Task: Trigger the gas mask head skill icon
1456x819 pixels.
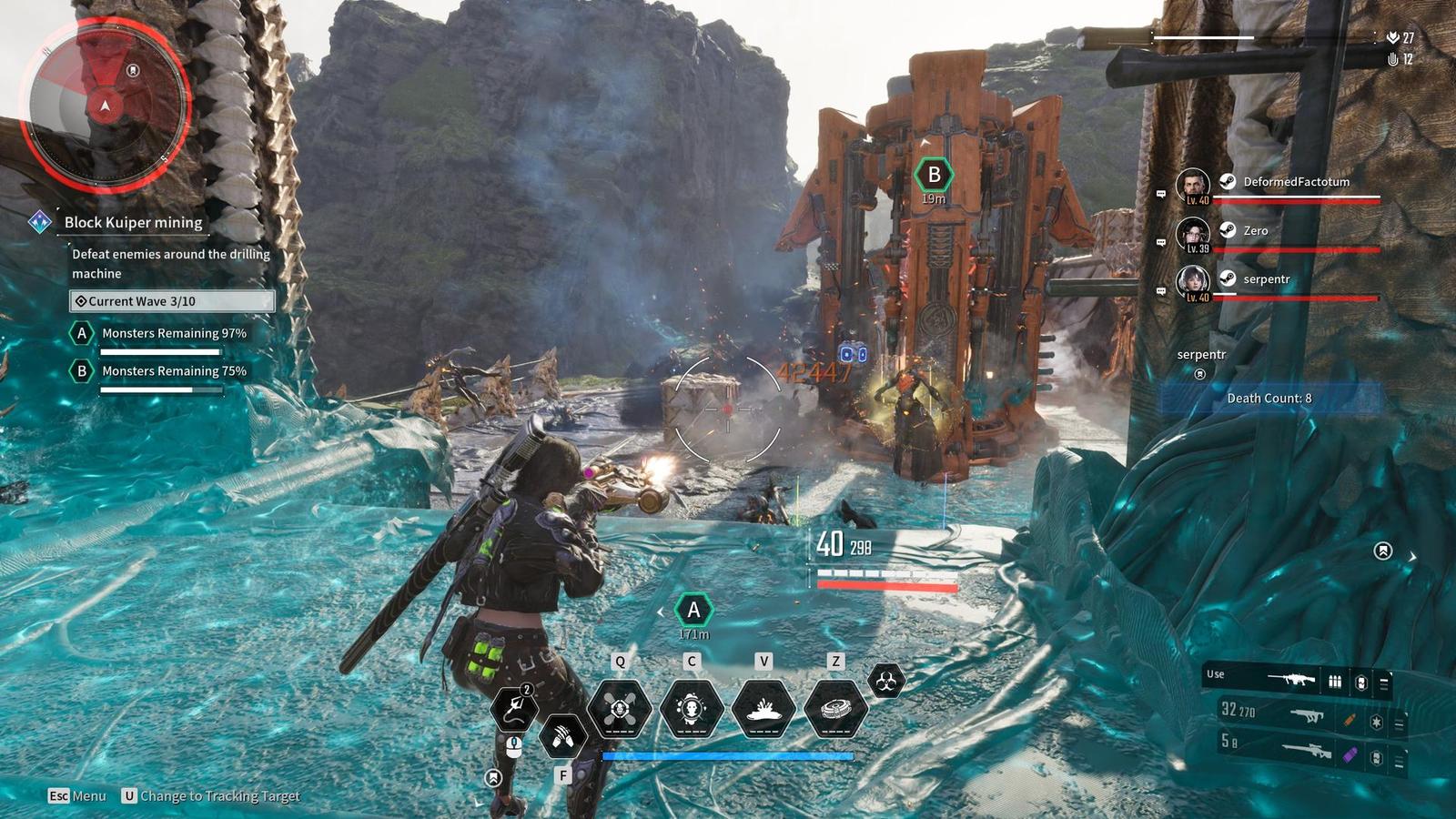Action: pyautogui.click(x=692, y=708)
